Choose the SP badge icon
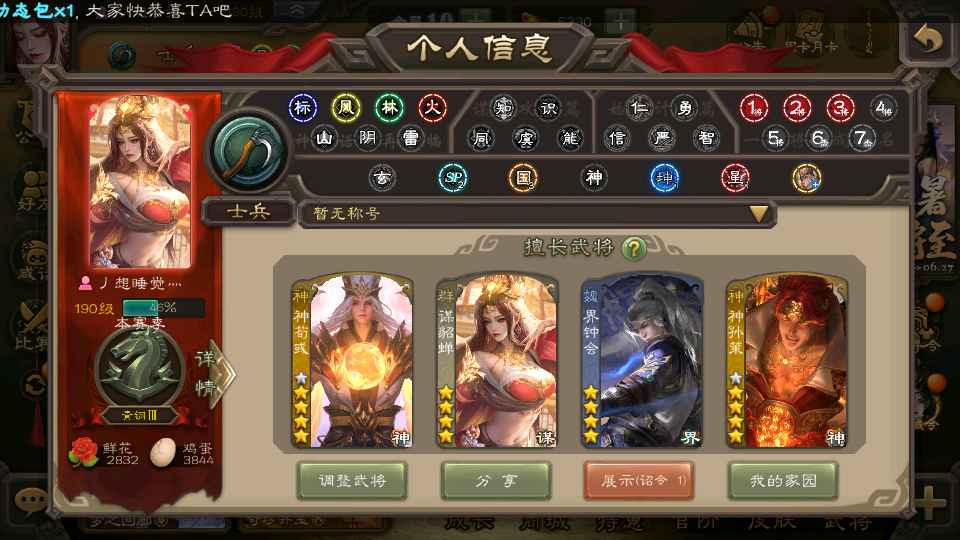 coord(453,178)
